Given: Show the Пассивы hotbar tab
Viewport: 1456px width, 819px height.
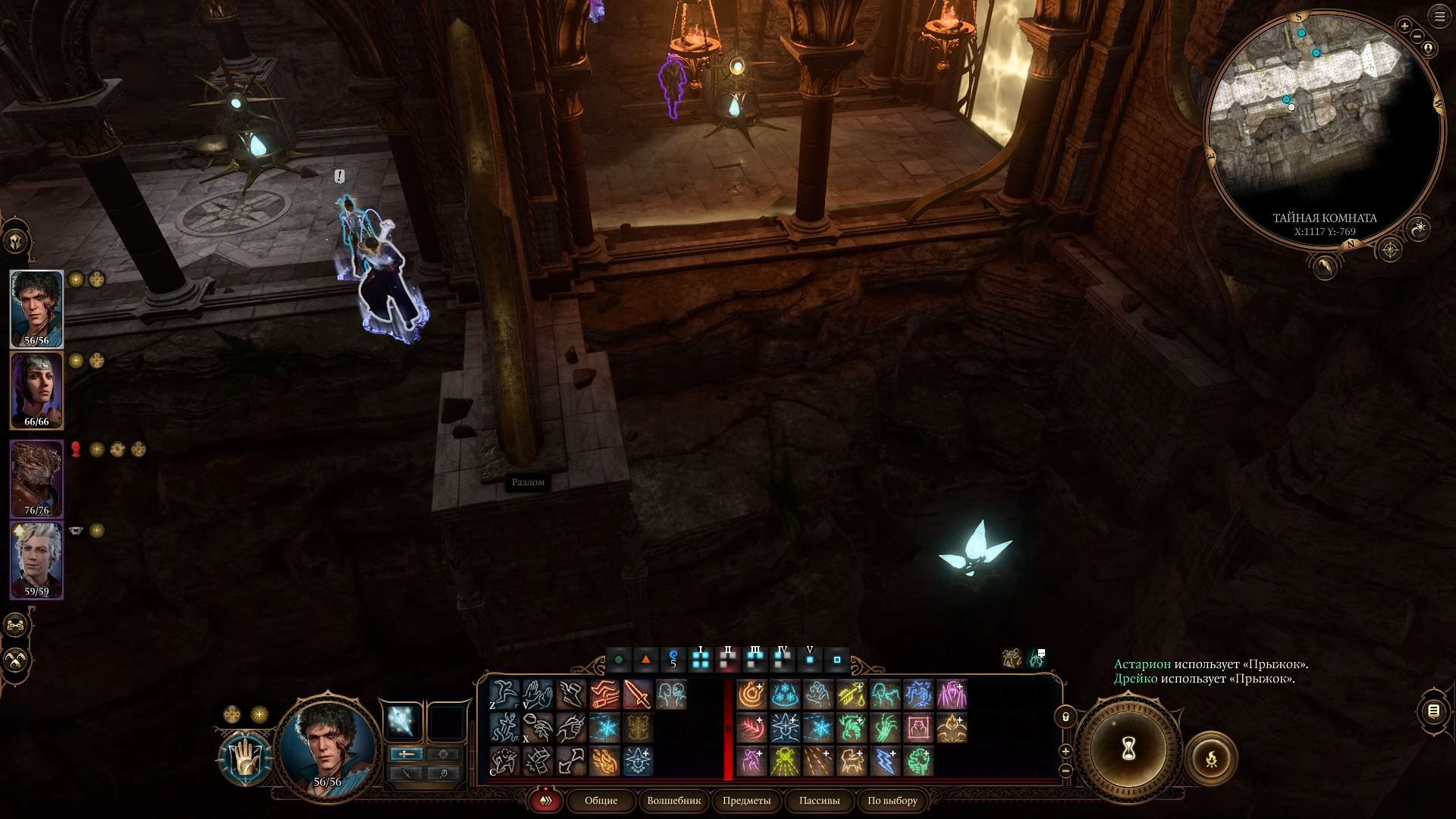Looking at the screenshot, I should 819,801.
